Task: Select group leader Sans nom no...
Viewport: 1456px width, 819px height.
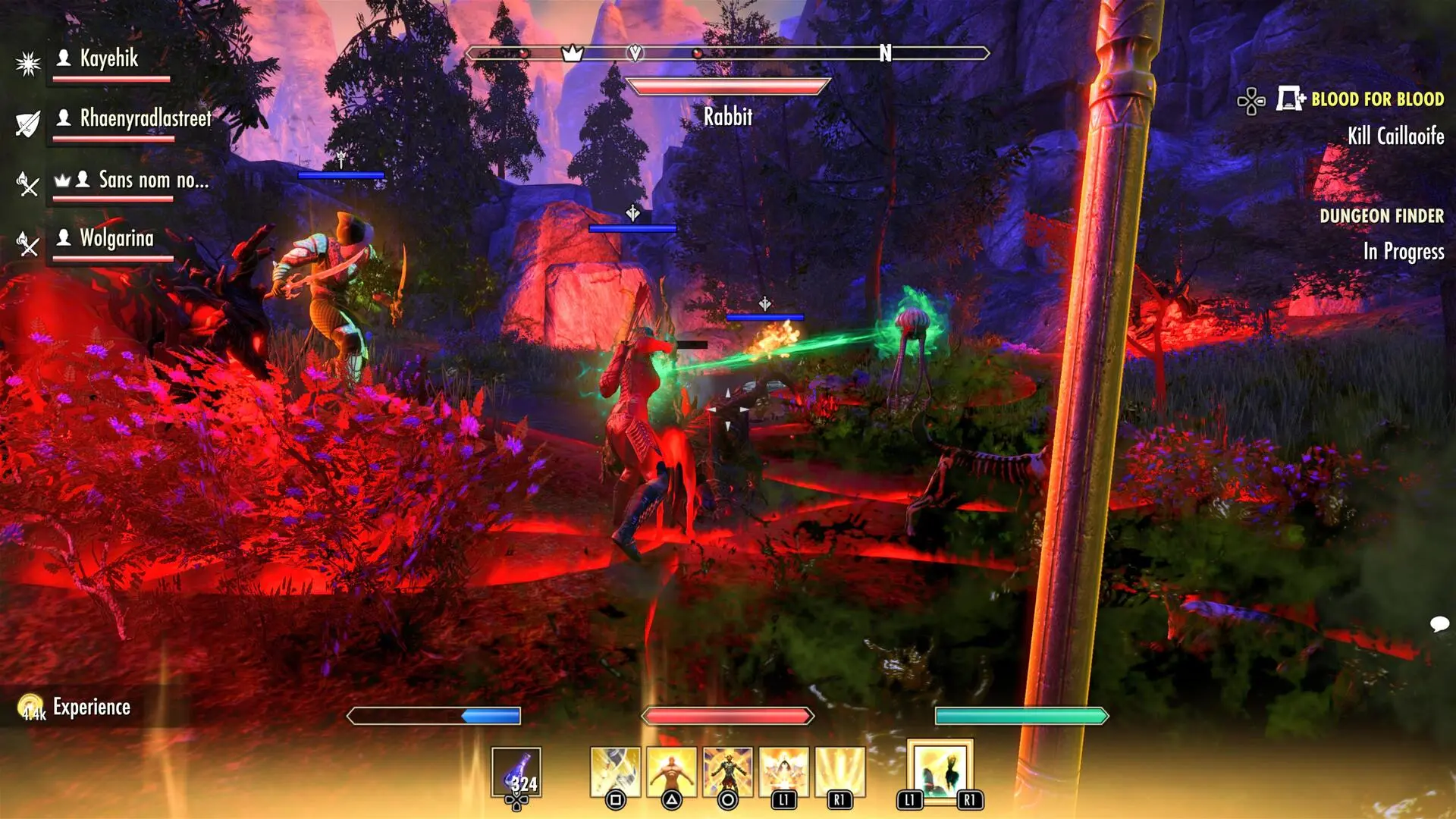Action: pos(153,180)
